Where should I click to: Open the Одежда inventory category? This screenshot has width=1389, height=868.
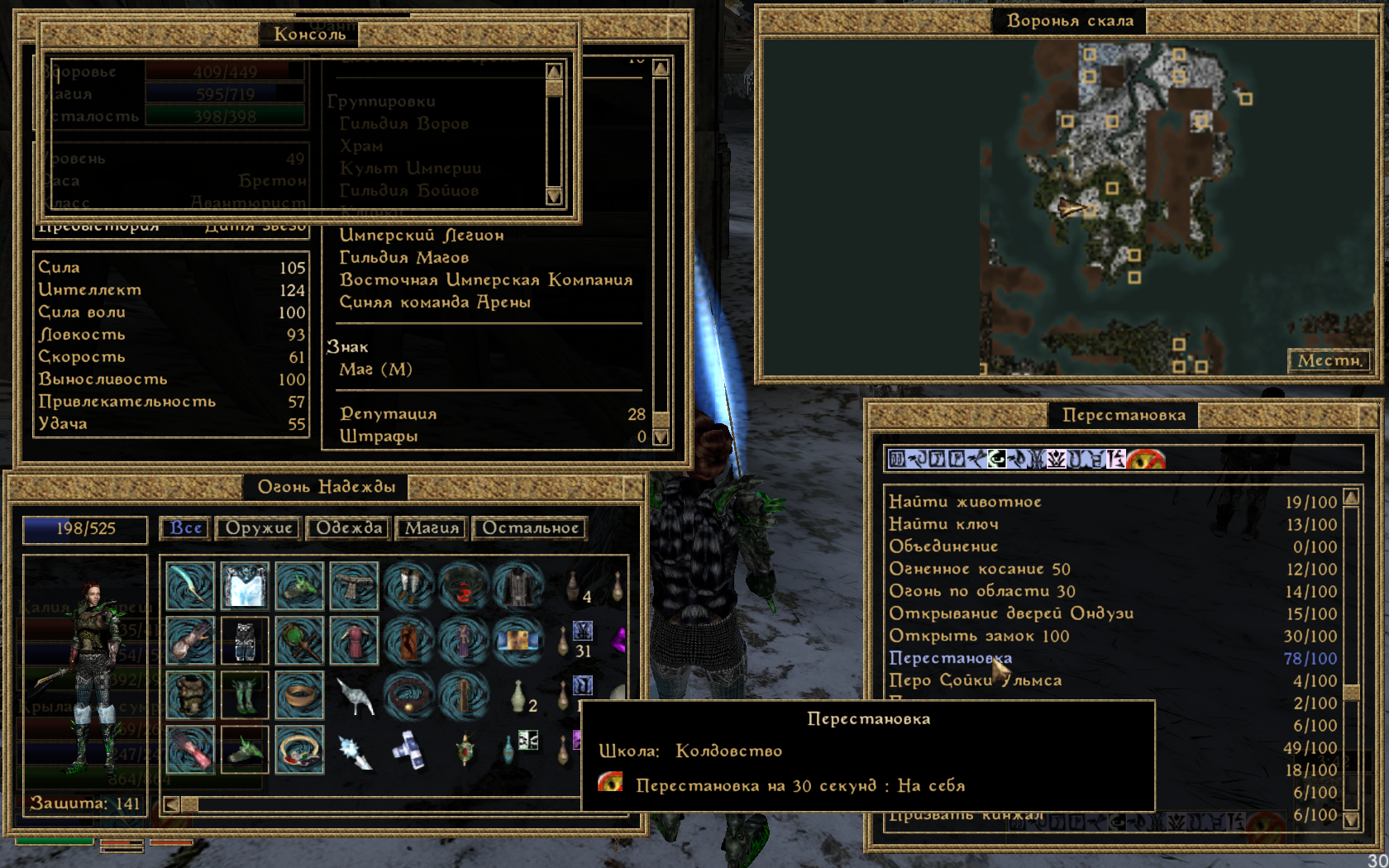pos(349,528)
